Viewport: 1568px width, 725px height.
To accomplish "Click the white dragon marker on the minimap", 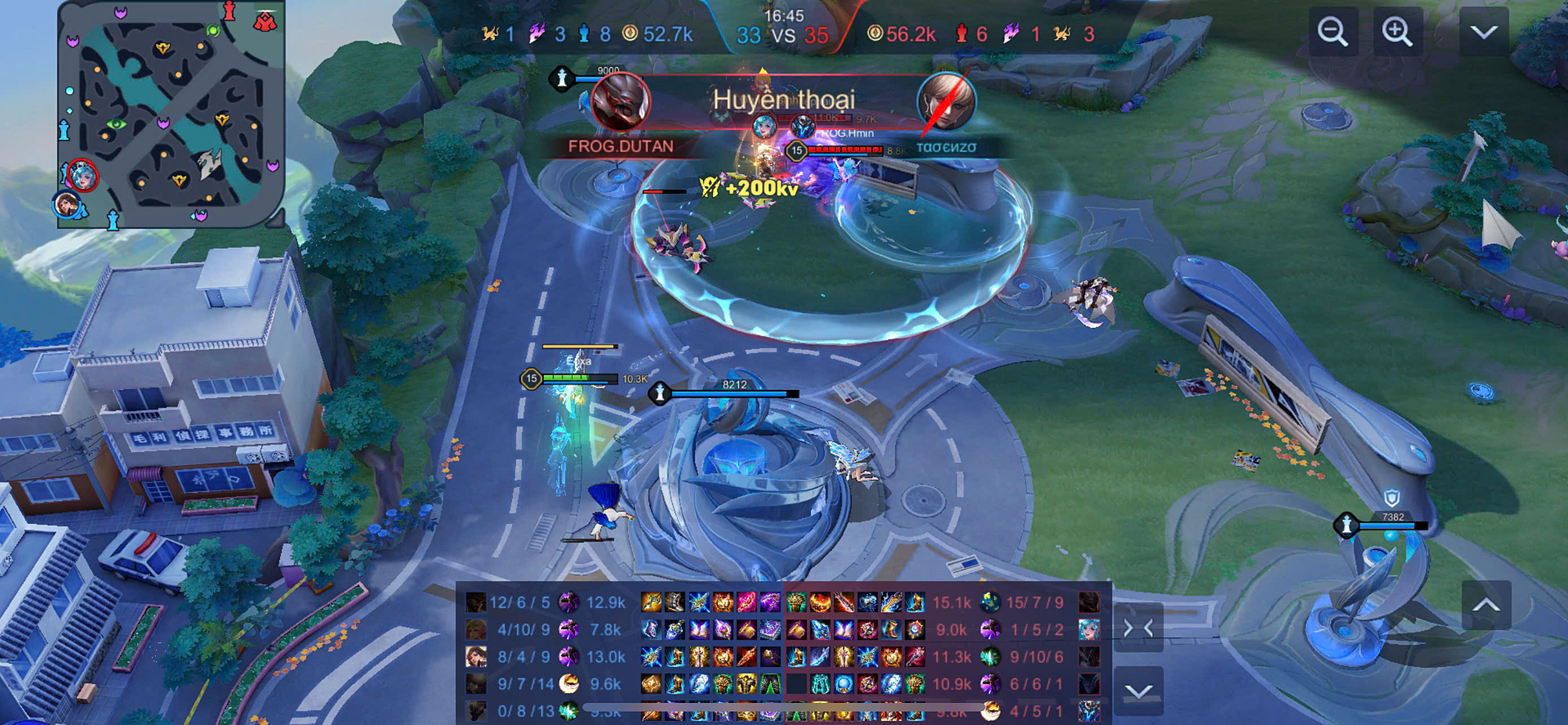I will (209, 163).
